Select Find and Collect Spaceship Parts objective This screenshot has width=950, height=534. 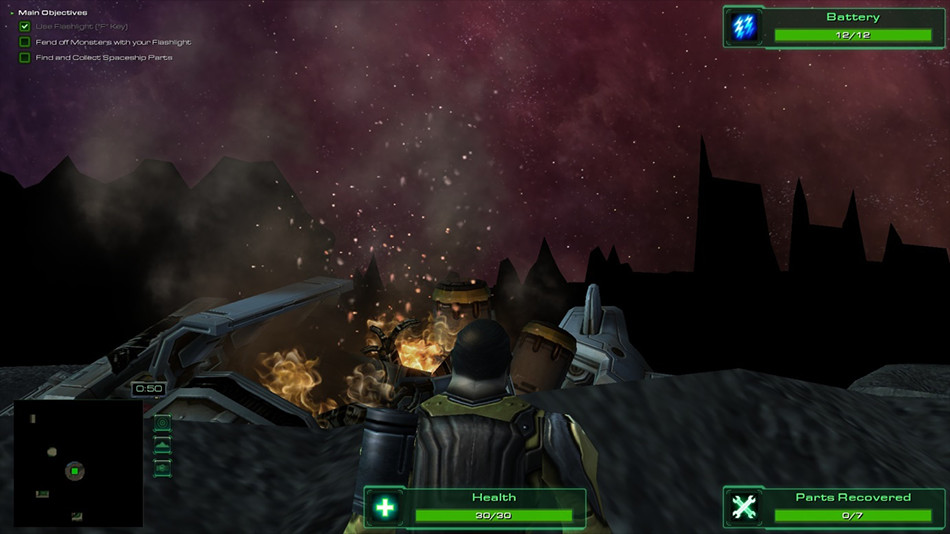[x=25, y=58]
